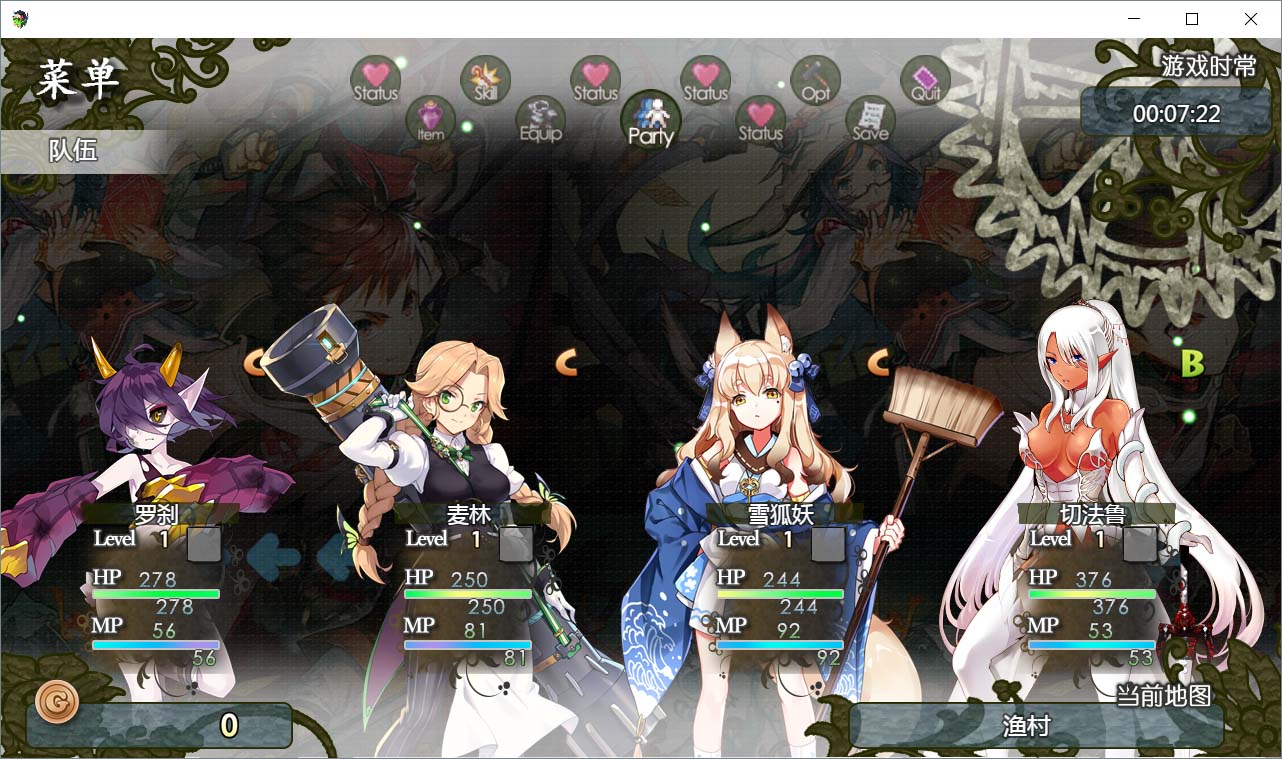
Task: Open the Skill menu icon
Action: click(x=486, y=81)
